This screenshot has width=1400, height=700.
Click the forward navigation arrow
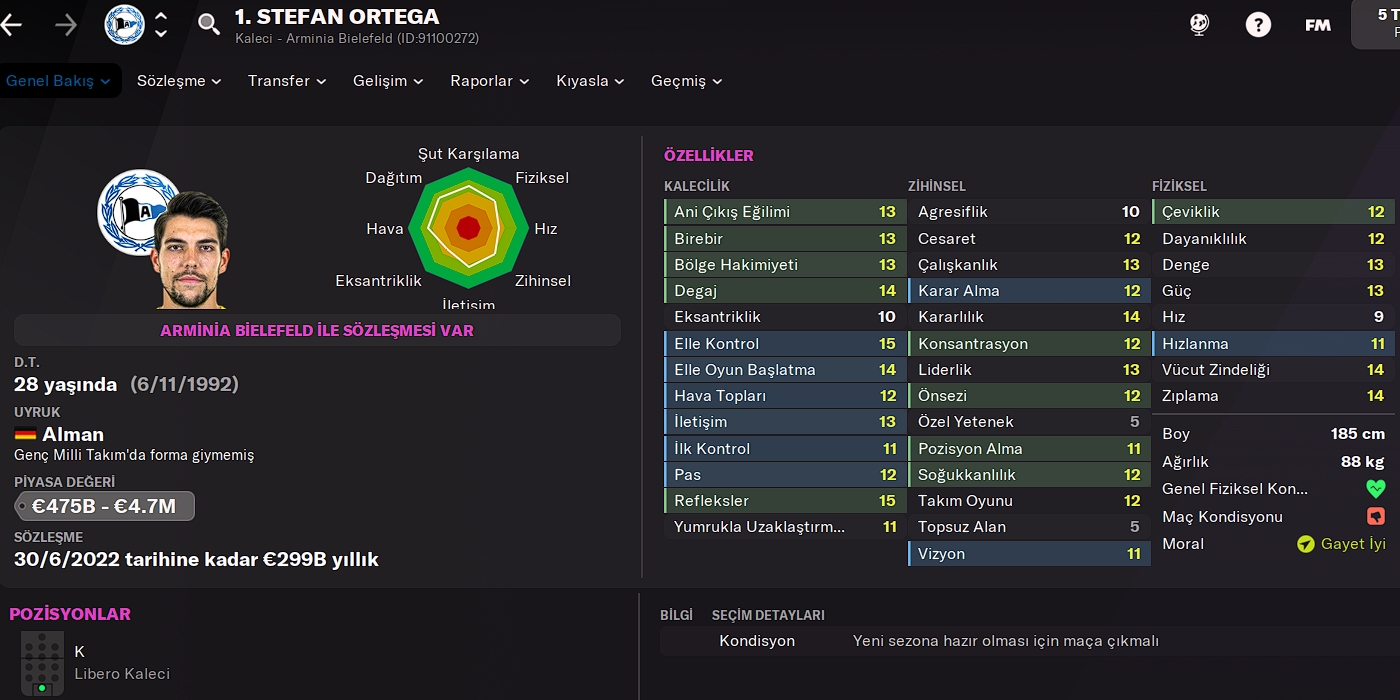66,25
